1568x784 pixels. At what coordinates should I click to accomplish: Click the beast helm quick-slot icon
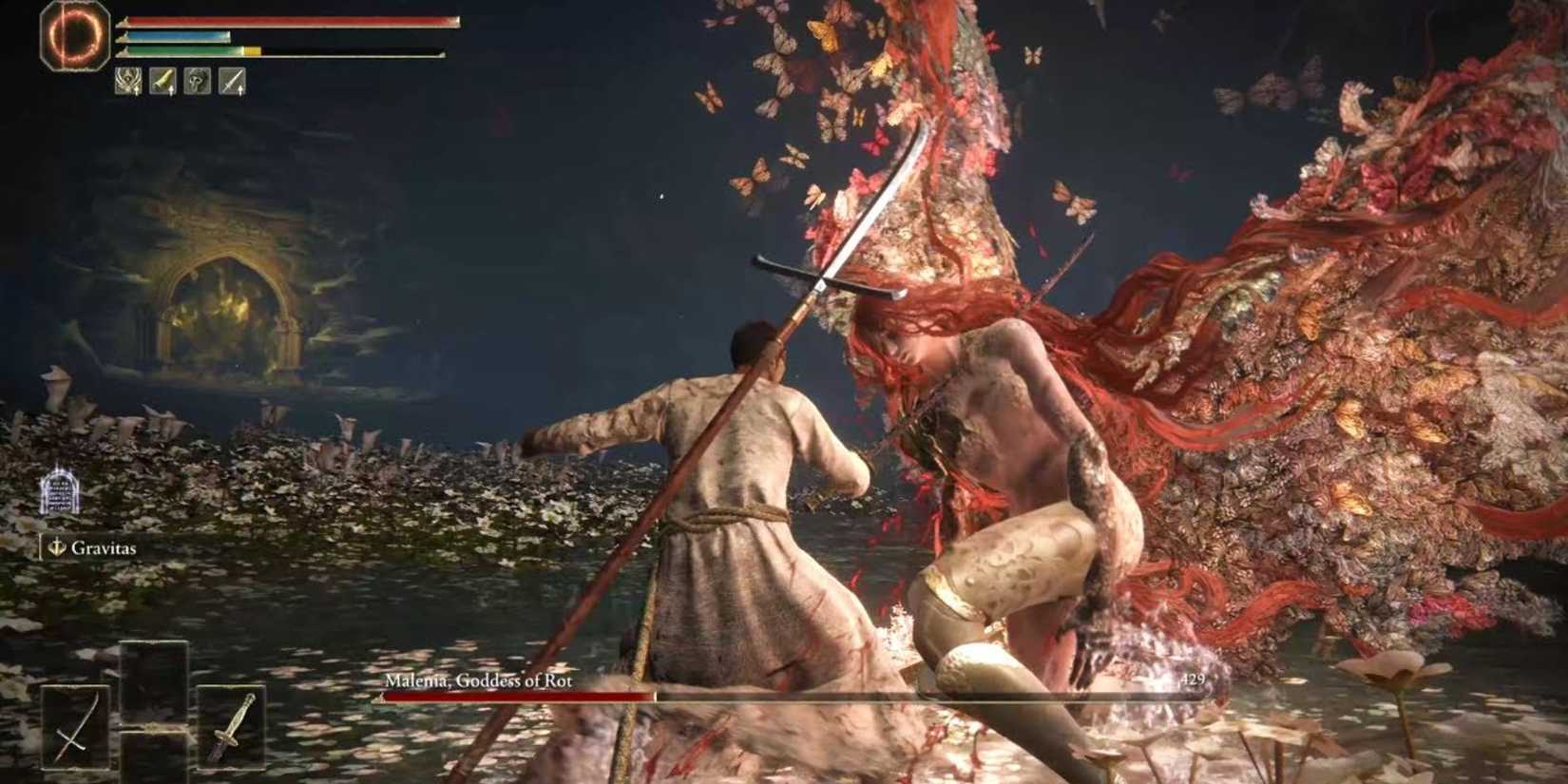196,80
